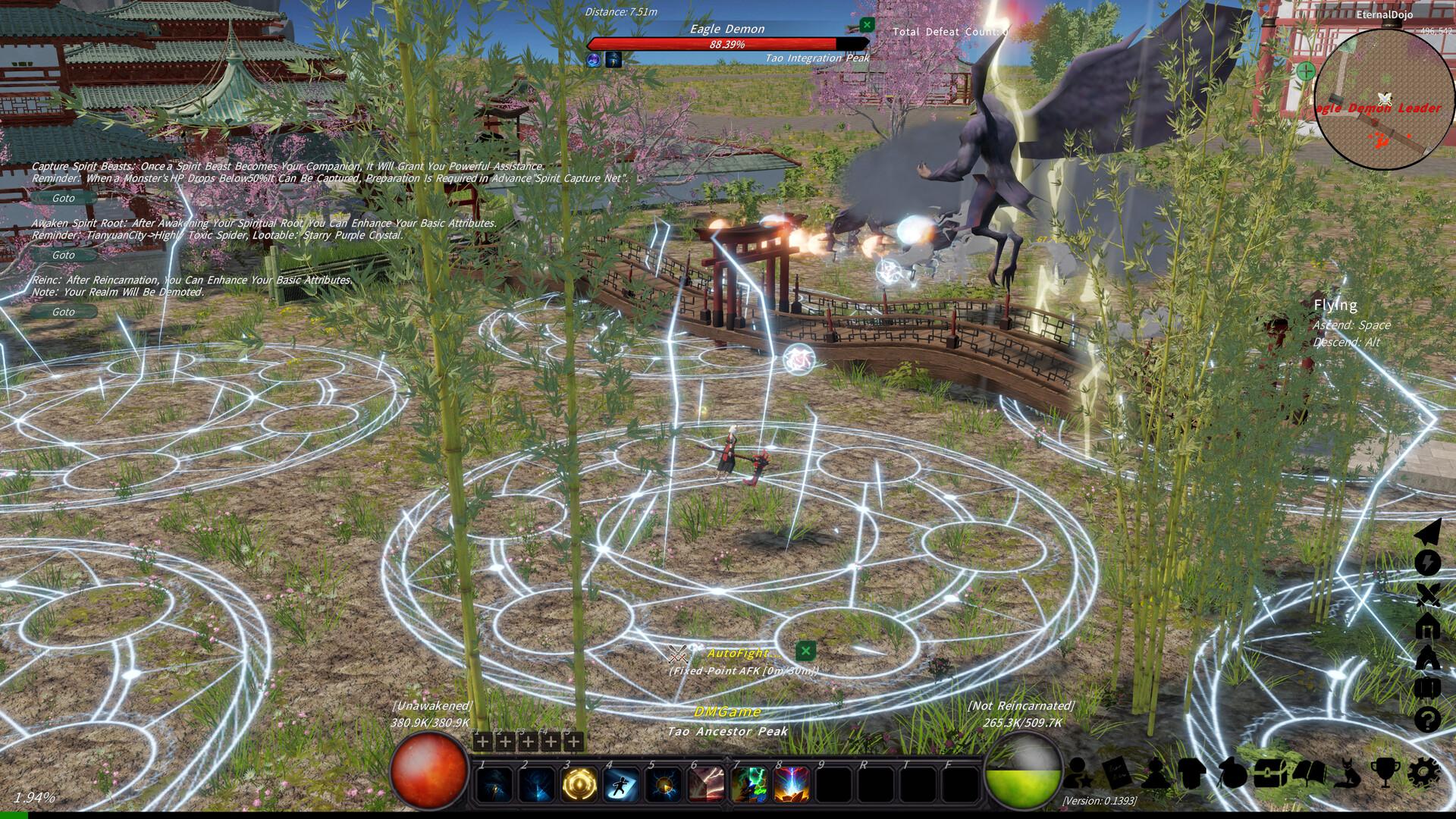Screen dimensions: 1456x819
Task: Cast the red lightning skill in slot 6
Action: [707, 783]
